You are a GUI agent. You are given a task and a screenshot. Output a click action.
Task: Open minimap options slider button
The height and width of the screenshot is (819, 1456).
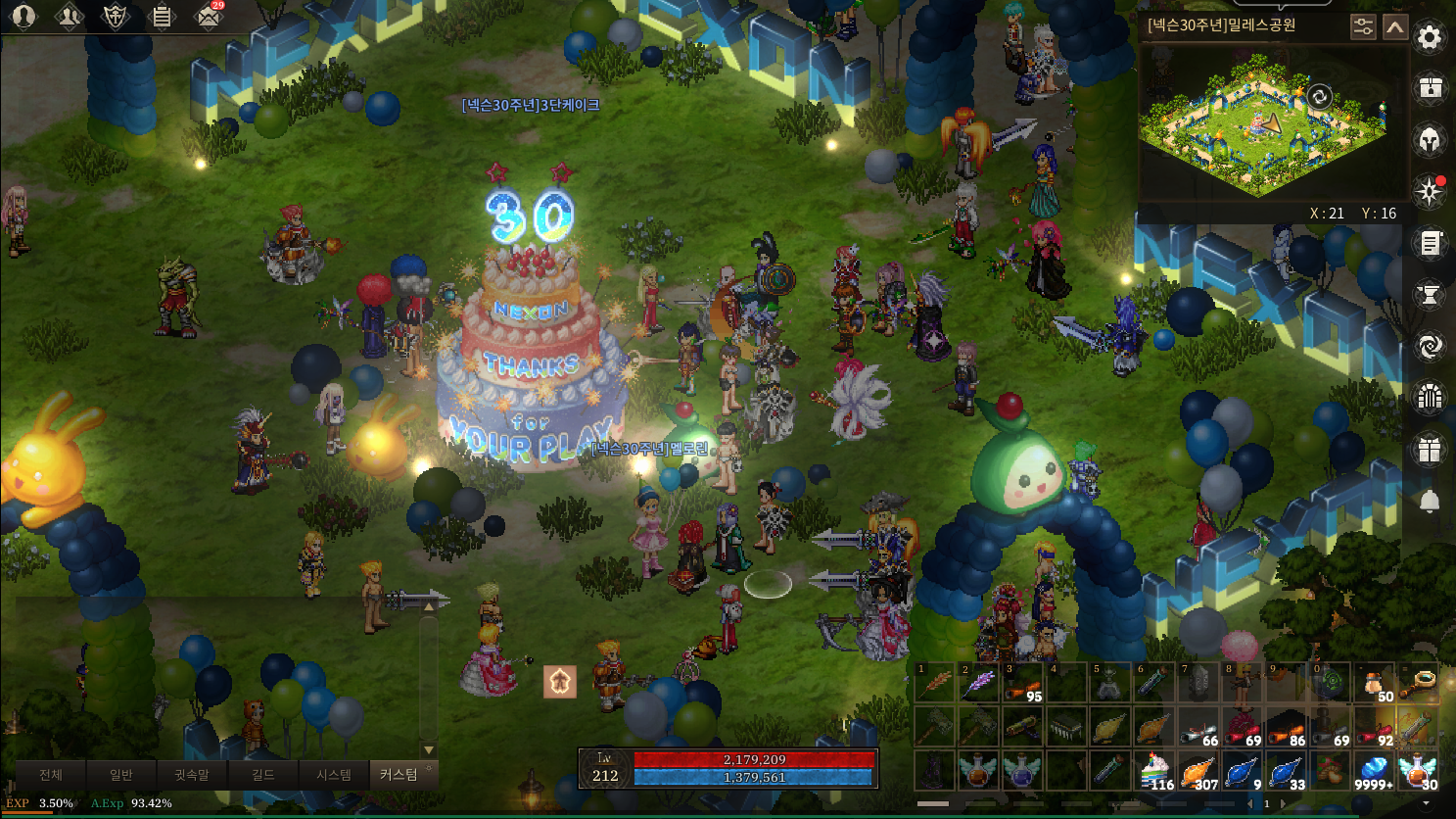1363,27
